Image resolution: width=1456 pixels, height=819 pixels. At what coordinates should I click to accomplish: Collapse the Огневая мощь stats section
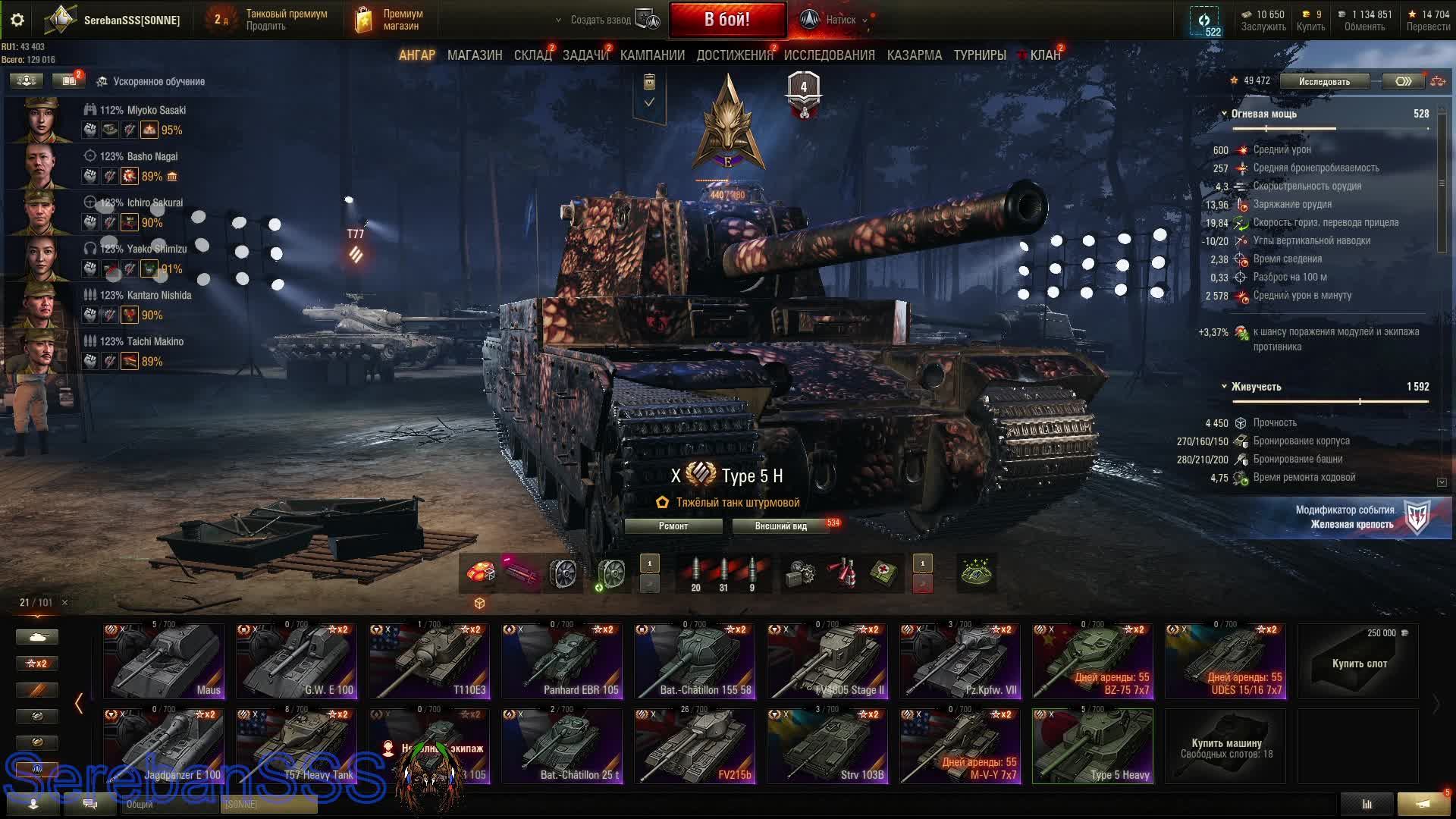(1224, 114)
